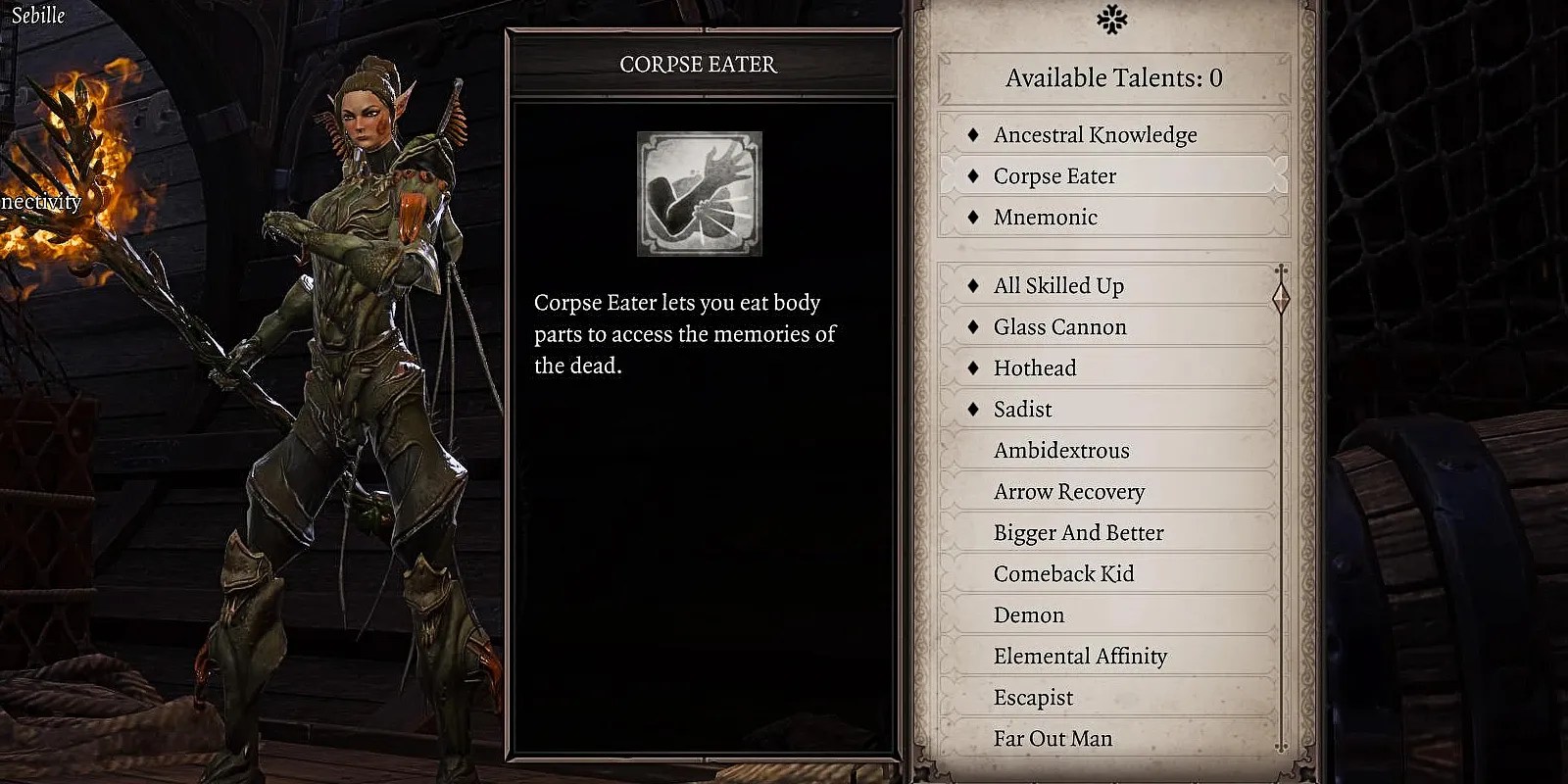This screenshot has width=1568, height=784.
Task: Click the diamond marker beside Mnemonic
Action: pyautogui.click(x=972, y=218)
